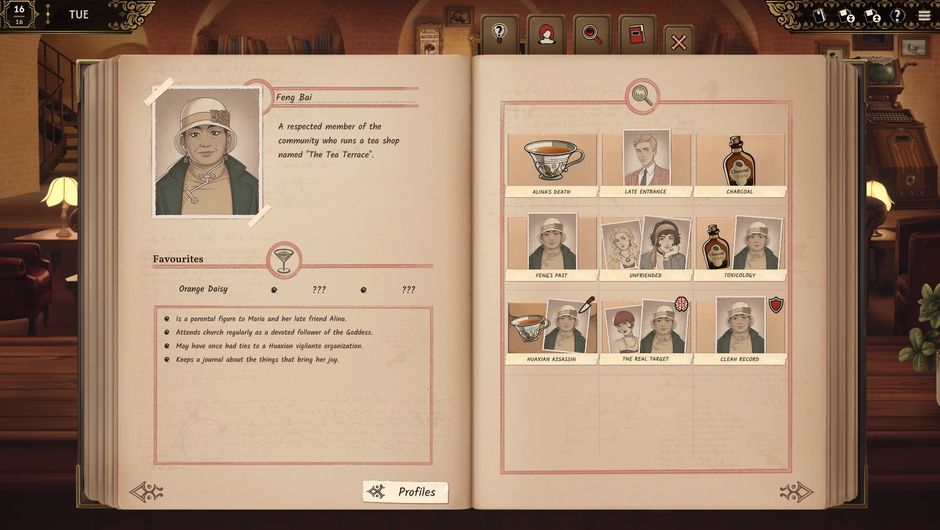Open the red notebook tab
The width and height of the screenshot is (940, 530).
[x=636, y=34]
